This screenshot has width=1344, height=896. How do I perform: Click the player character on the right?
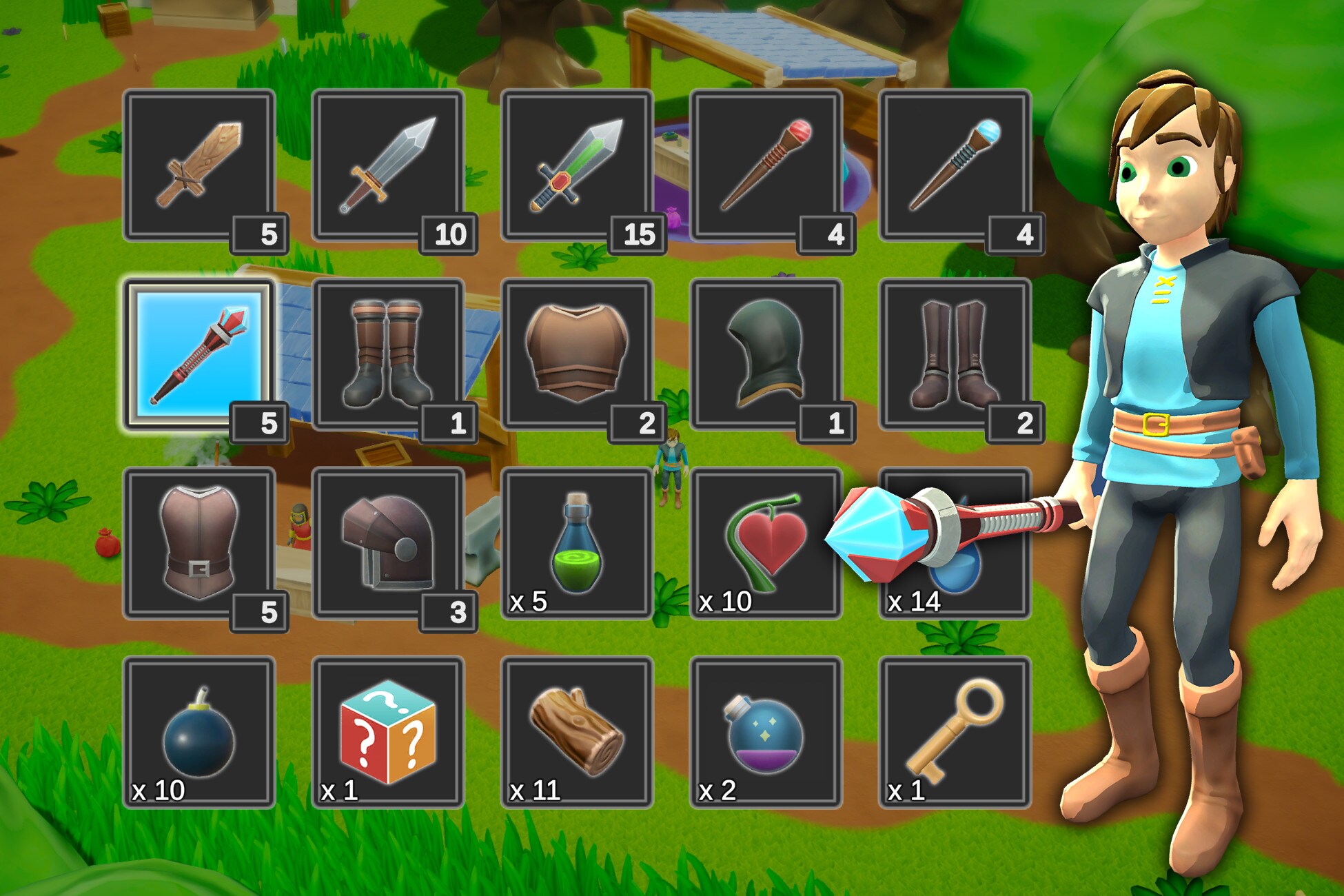[x=1185, y=414]
